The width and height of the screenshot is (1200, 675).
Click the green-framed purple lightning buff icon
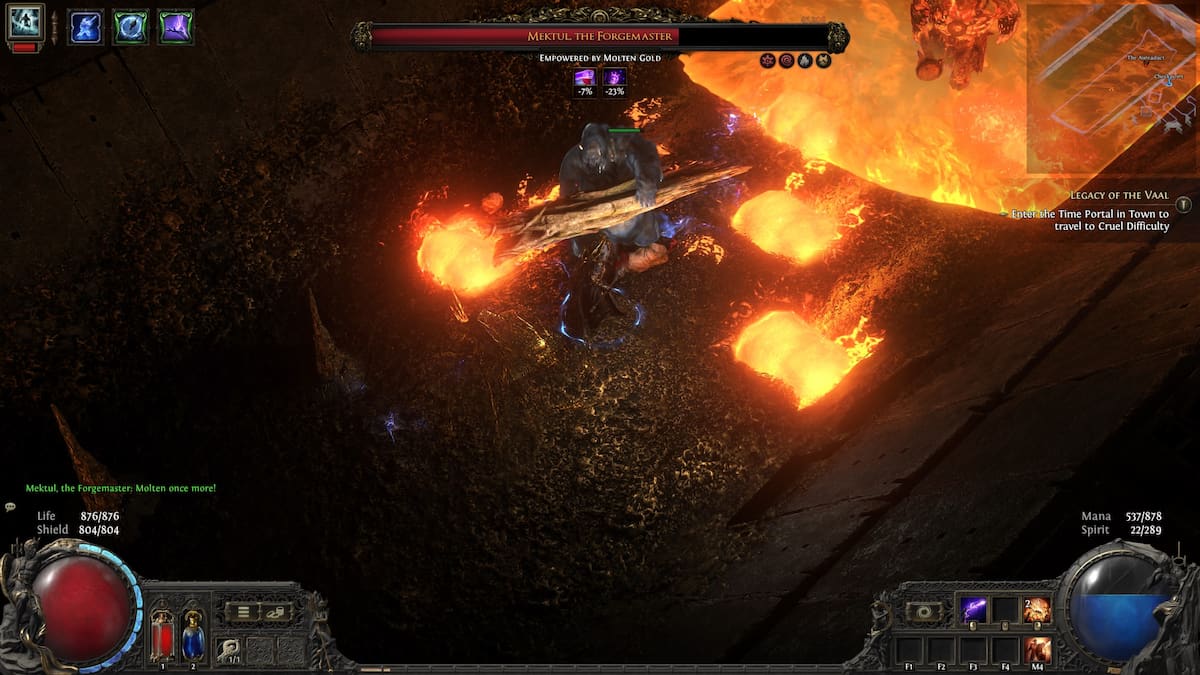pyautogui.click(x=175, y=27)
